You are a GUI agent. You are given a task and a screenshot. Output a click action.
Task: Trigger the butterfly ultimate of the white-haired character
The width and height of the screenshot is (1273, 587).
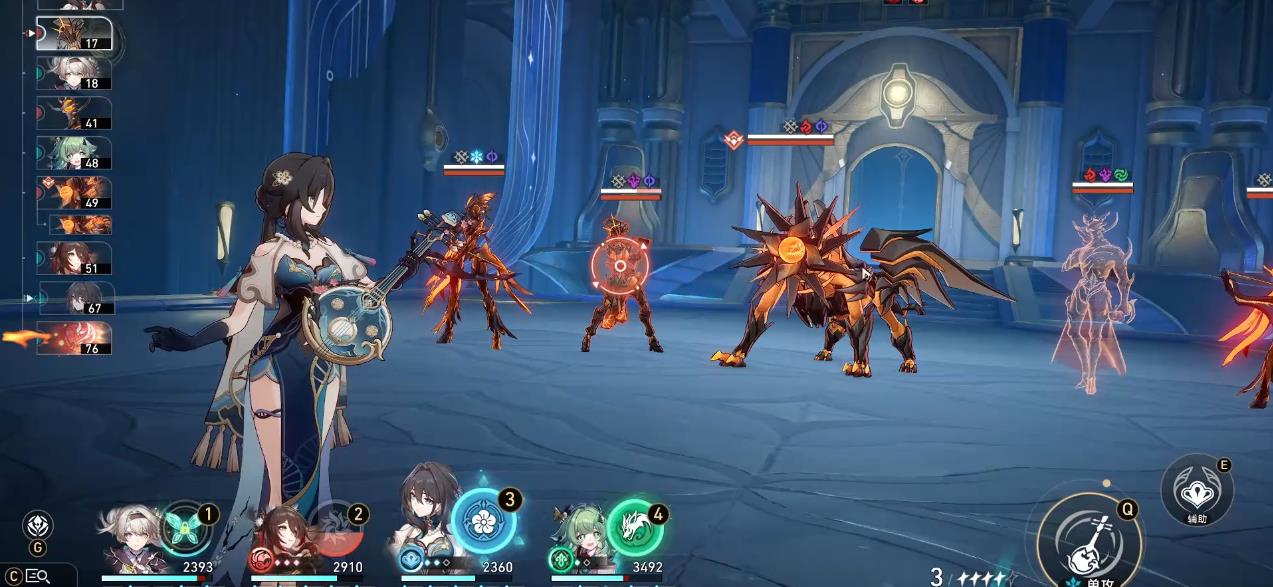point(186,527)
